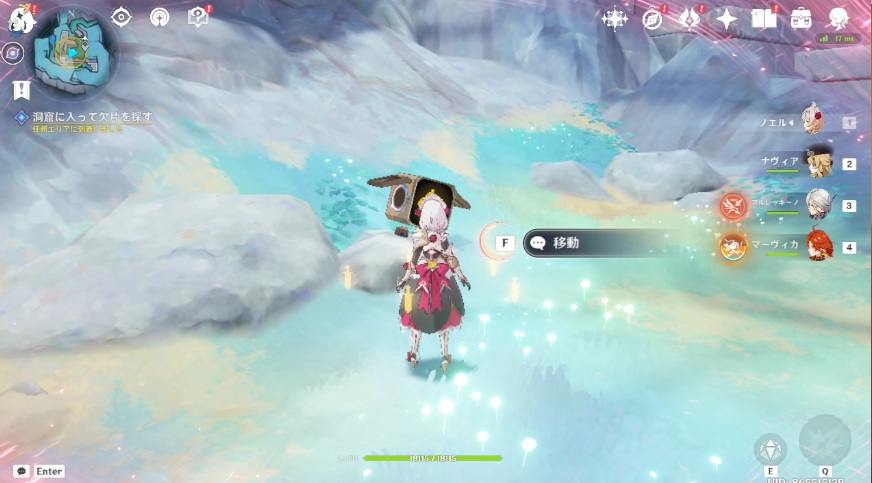Click the quest navigation eye icon
Image resolution: width=872 pixels, height=483 pixels.
click(x=121, y=17)
